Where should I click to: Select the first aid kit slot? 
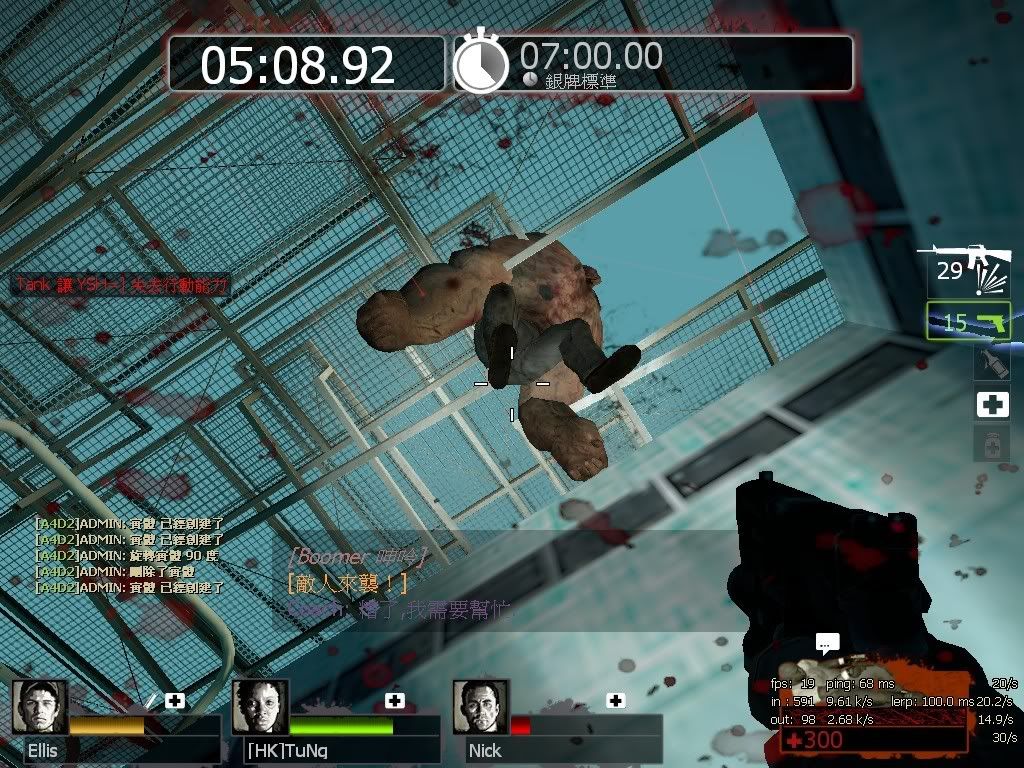tap(991, 404)
